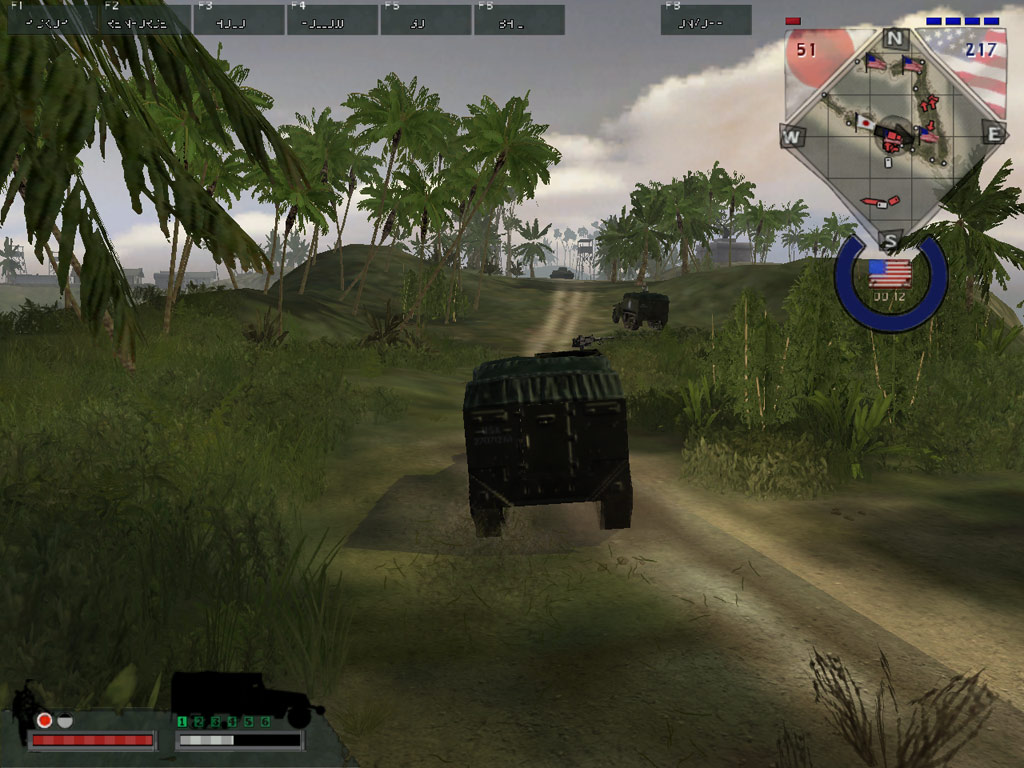Click the S compass marker on minimap
This screenshot has height=768, width=1024.
pos(891,239)
